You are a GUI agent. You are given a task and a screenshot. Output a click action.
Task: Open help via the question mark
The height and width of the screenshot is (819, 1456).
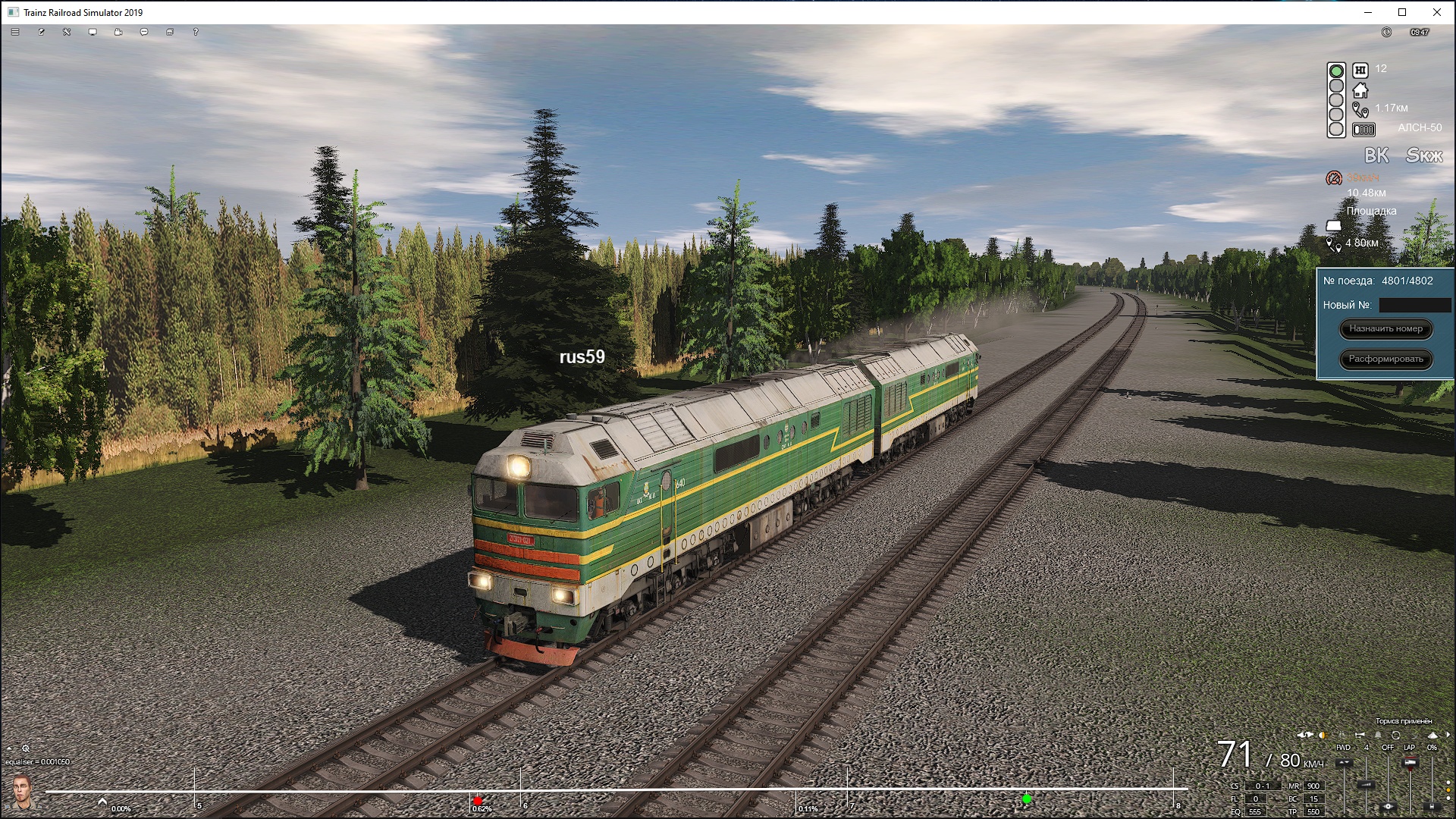196,32
